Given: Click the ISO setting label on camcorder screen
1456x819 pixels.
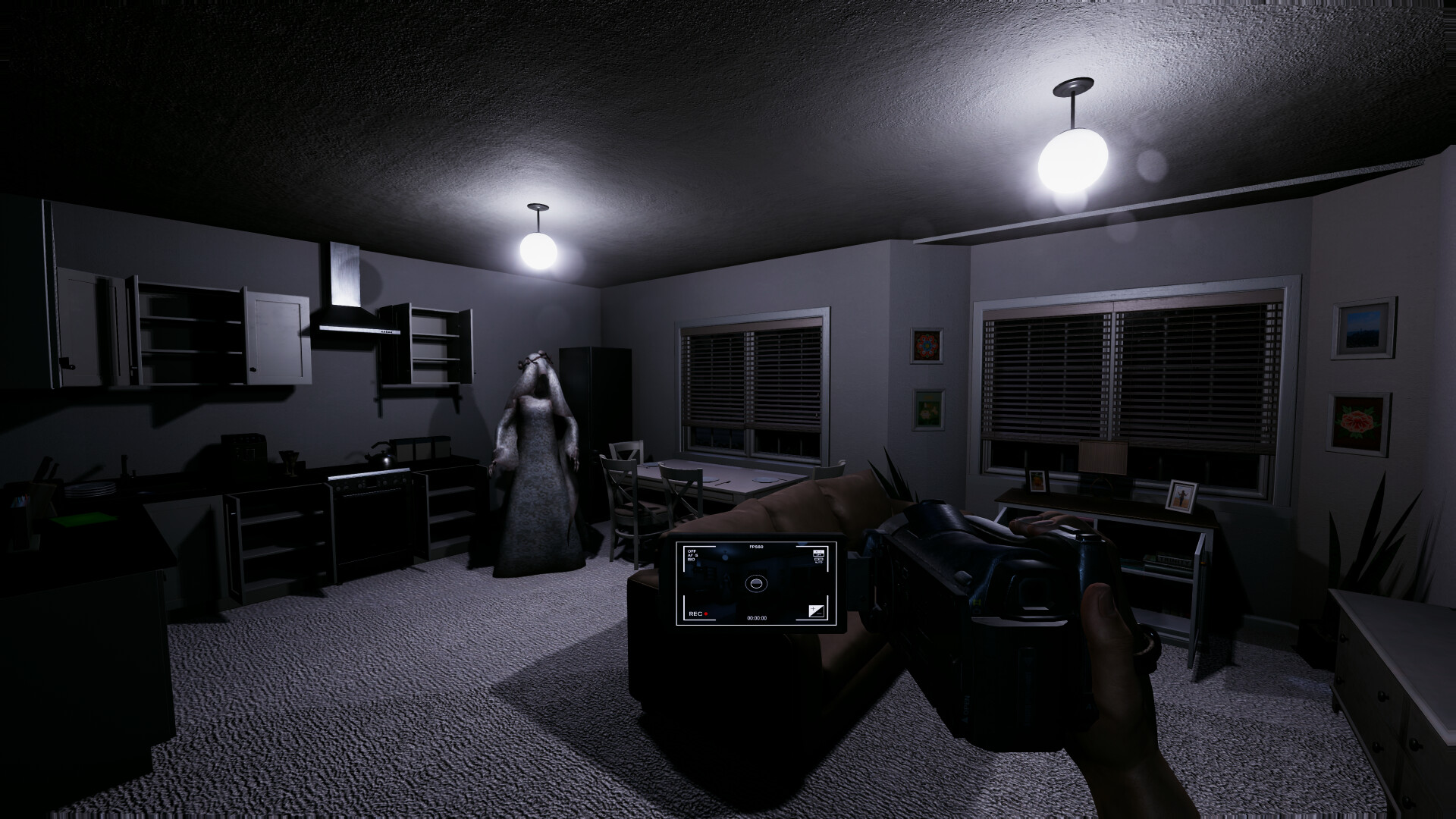Looking at the screenshot, I should coord(692,560).
